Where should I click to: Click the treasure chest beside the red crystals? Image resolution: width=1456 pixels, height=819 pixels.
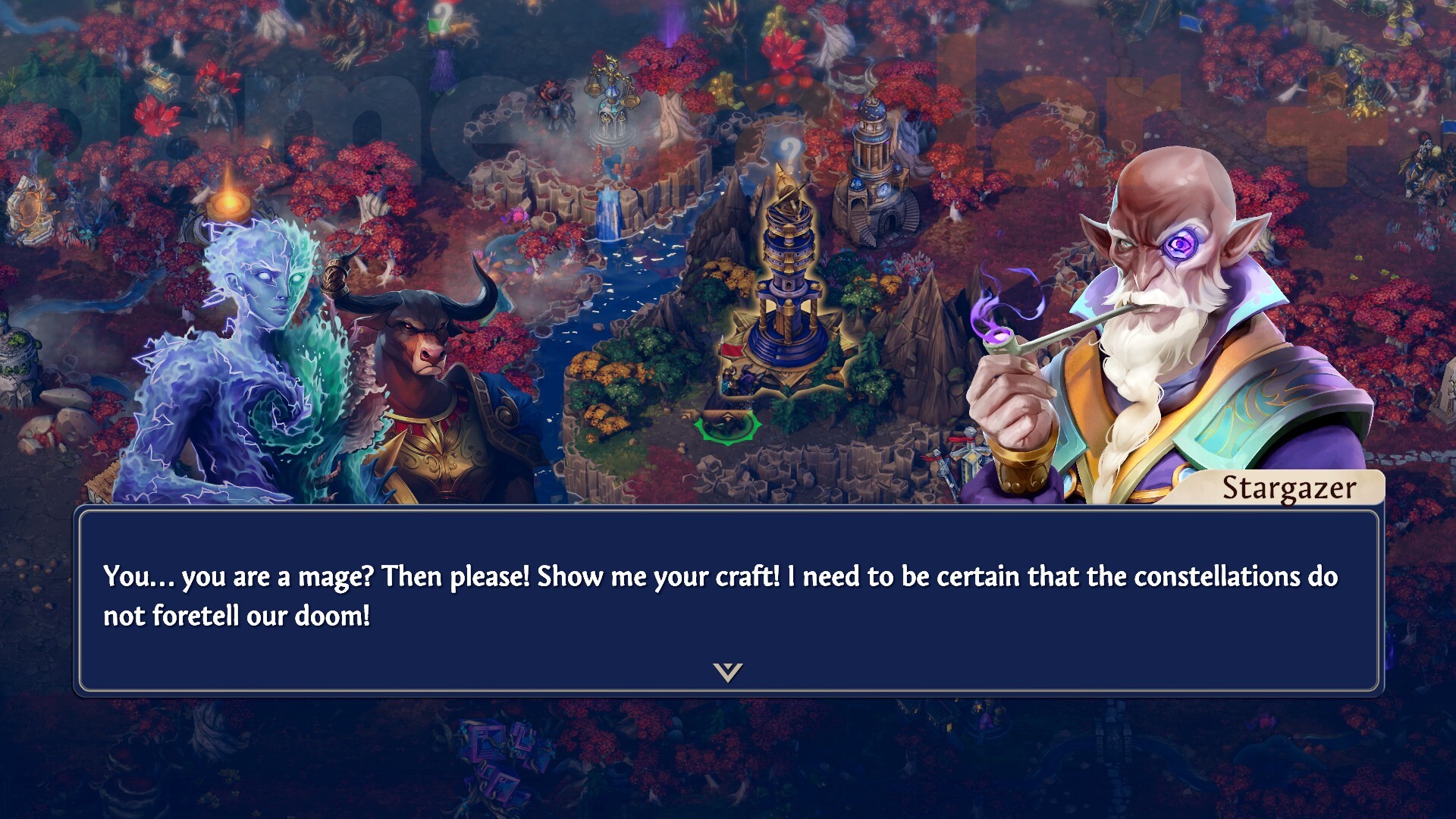(160, 83)
